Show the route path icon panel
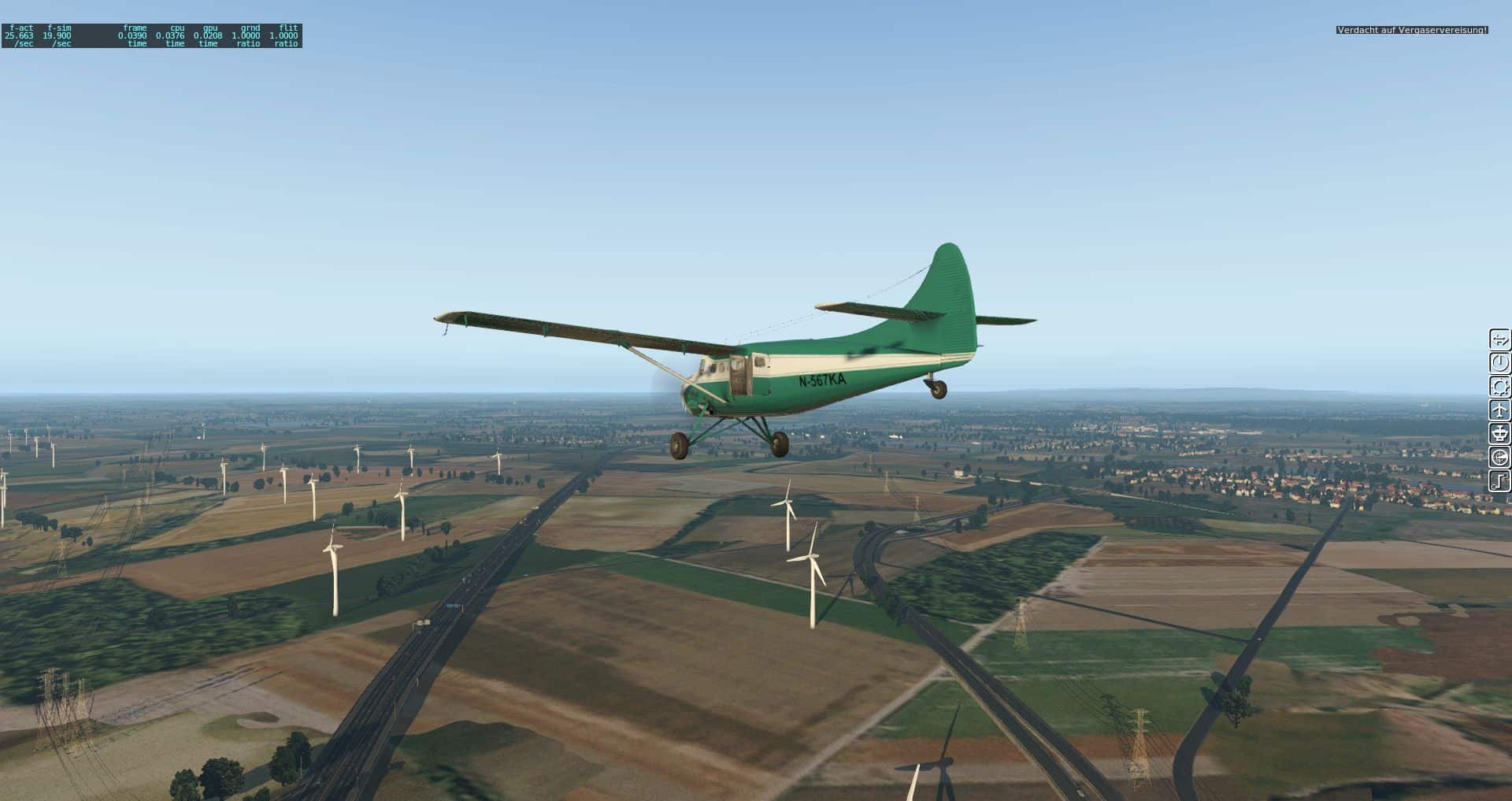This screenshot has width=1512, height=801. coord(1499,481)
